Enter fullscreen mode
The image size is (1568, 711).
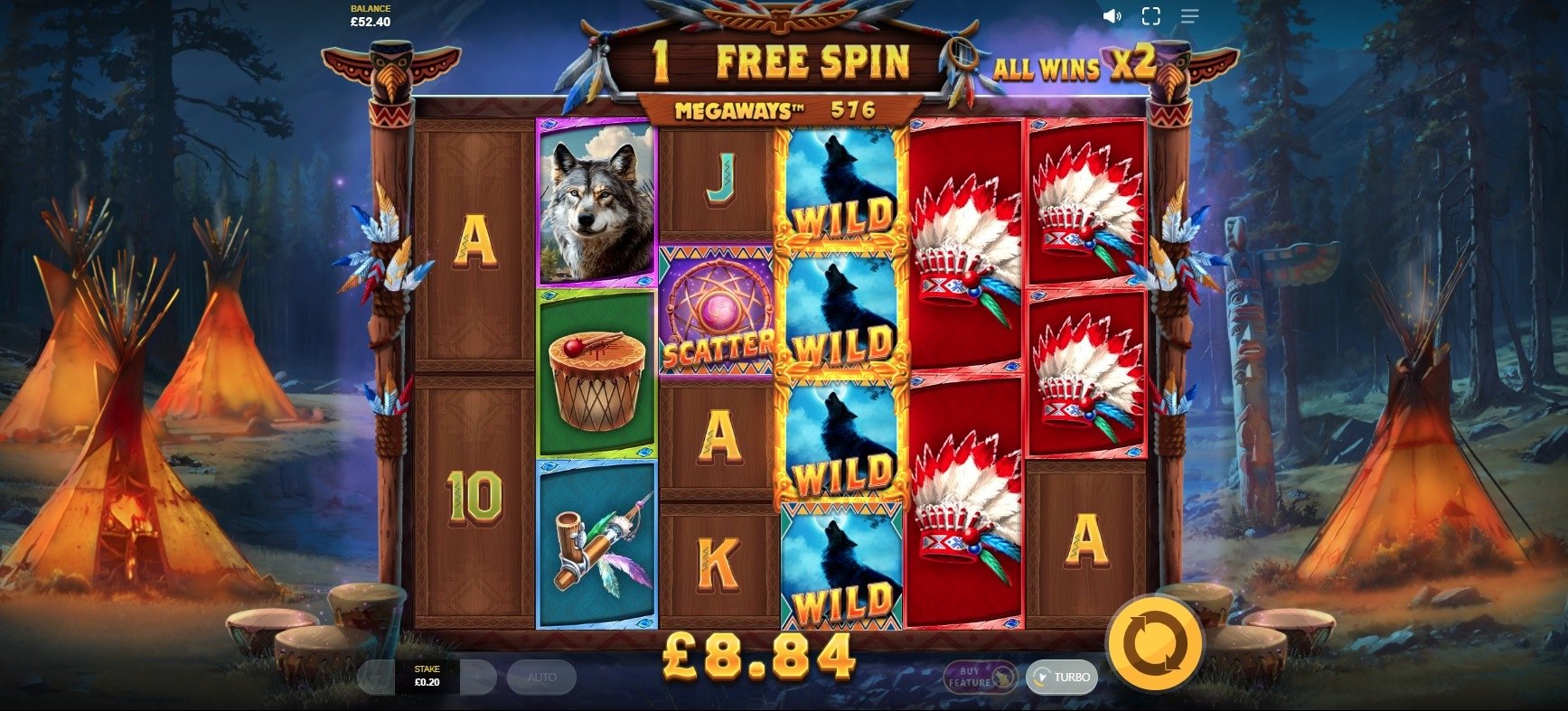coord(1150,16)
